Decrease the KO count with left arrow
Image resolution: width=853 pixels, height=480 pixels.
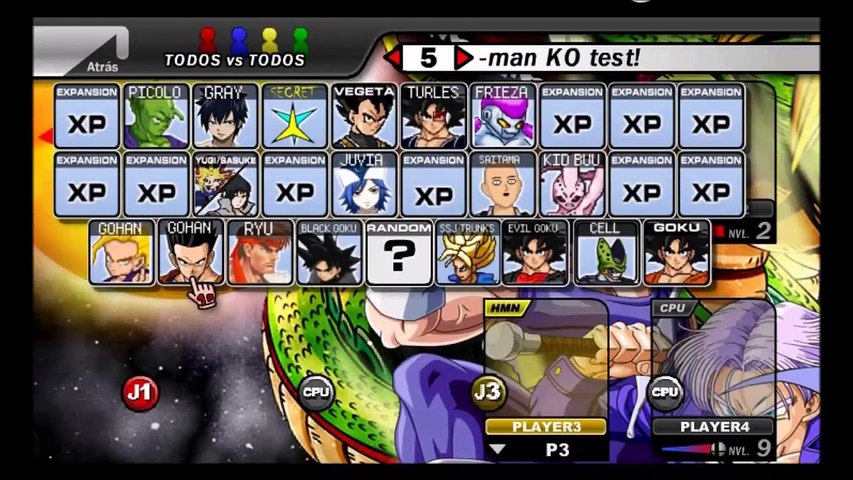click(x=394, y=58)
